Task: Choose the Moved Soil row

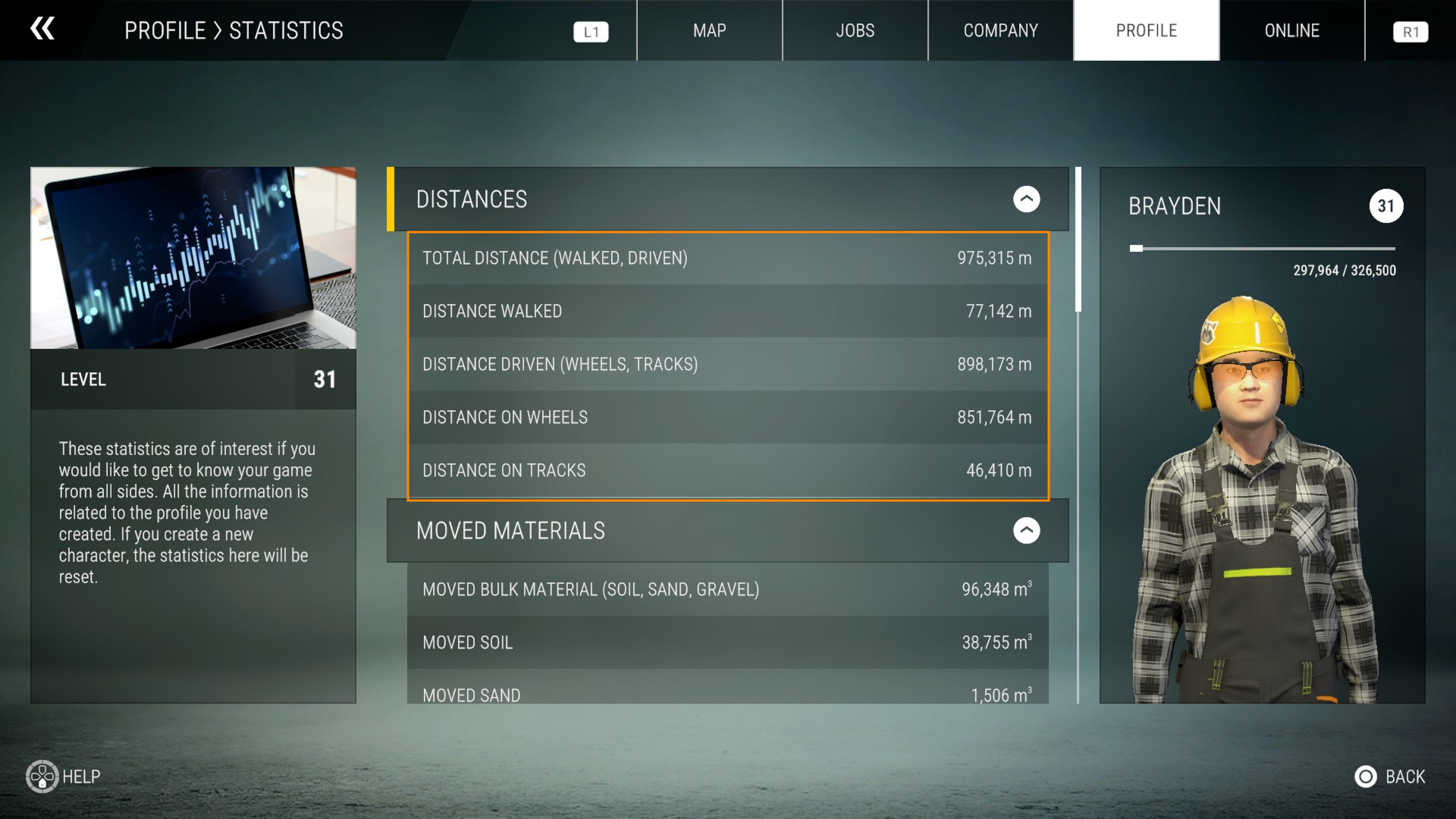Action: (x=727, y=643)
